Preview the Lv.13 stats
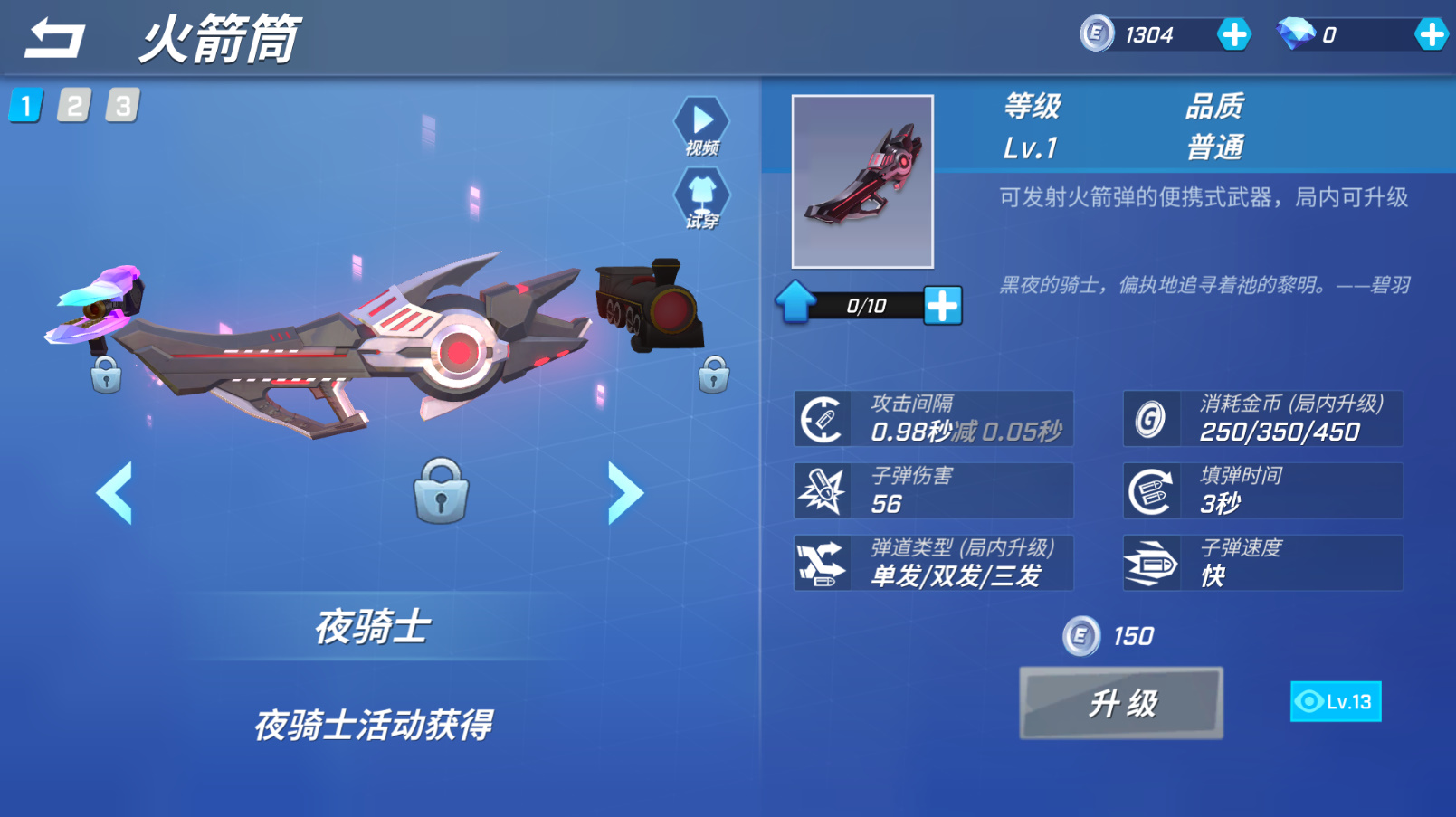This screenshot has width=1456, height=817. point(1335,701)
